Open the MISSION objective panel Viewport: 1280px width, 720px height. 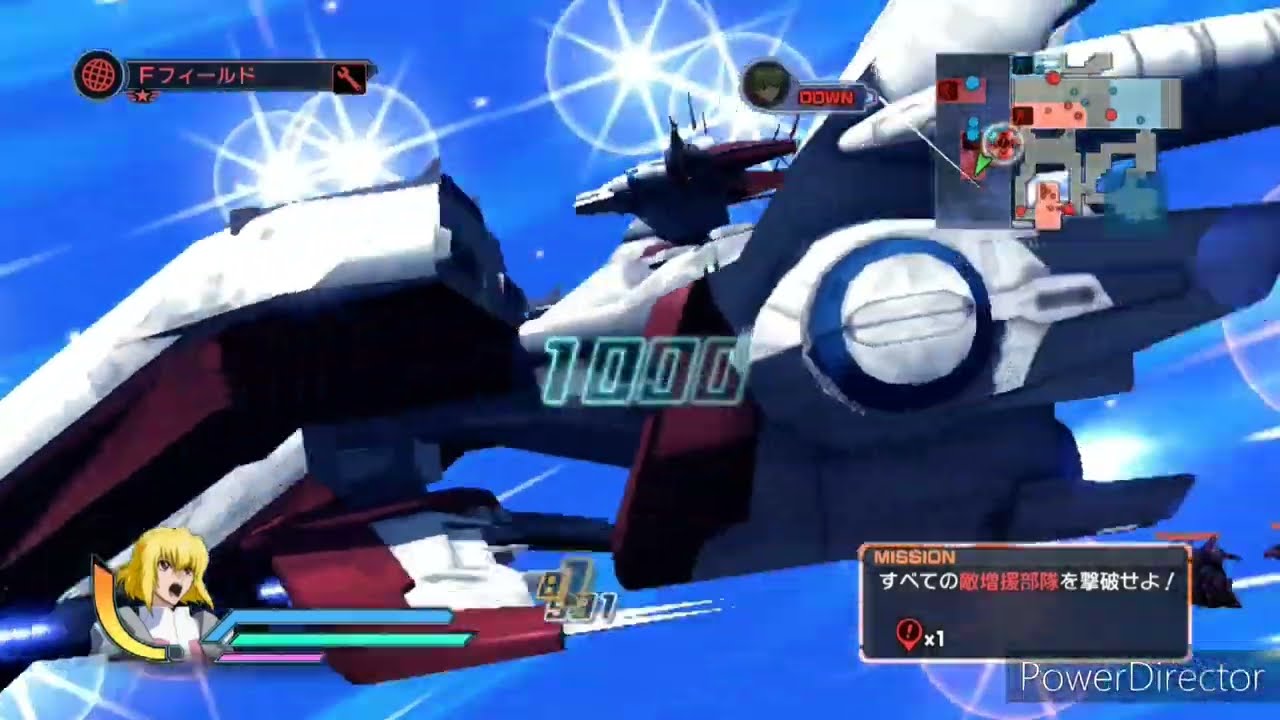[x=1025, y=601]
